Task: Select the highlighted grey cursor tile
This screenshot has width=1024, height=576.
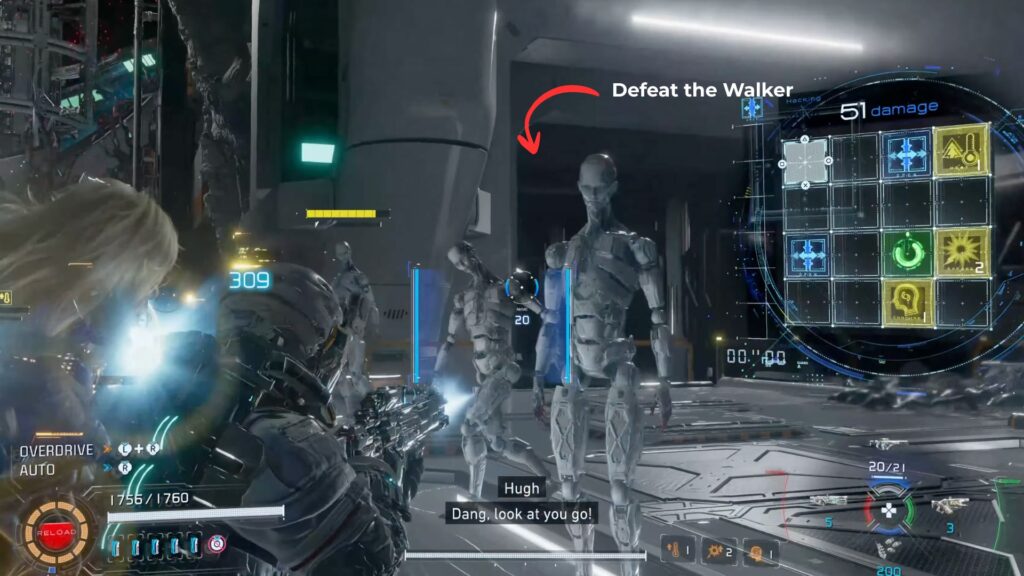Action: pyautogui.click(x=805, y=160)
